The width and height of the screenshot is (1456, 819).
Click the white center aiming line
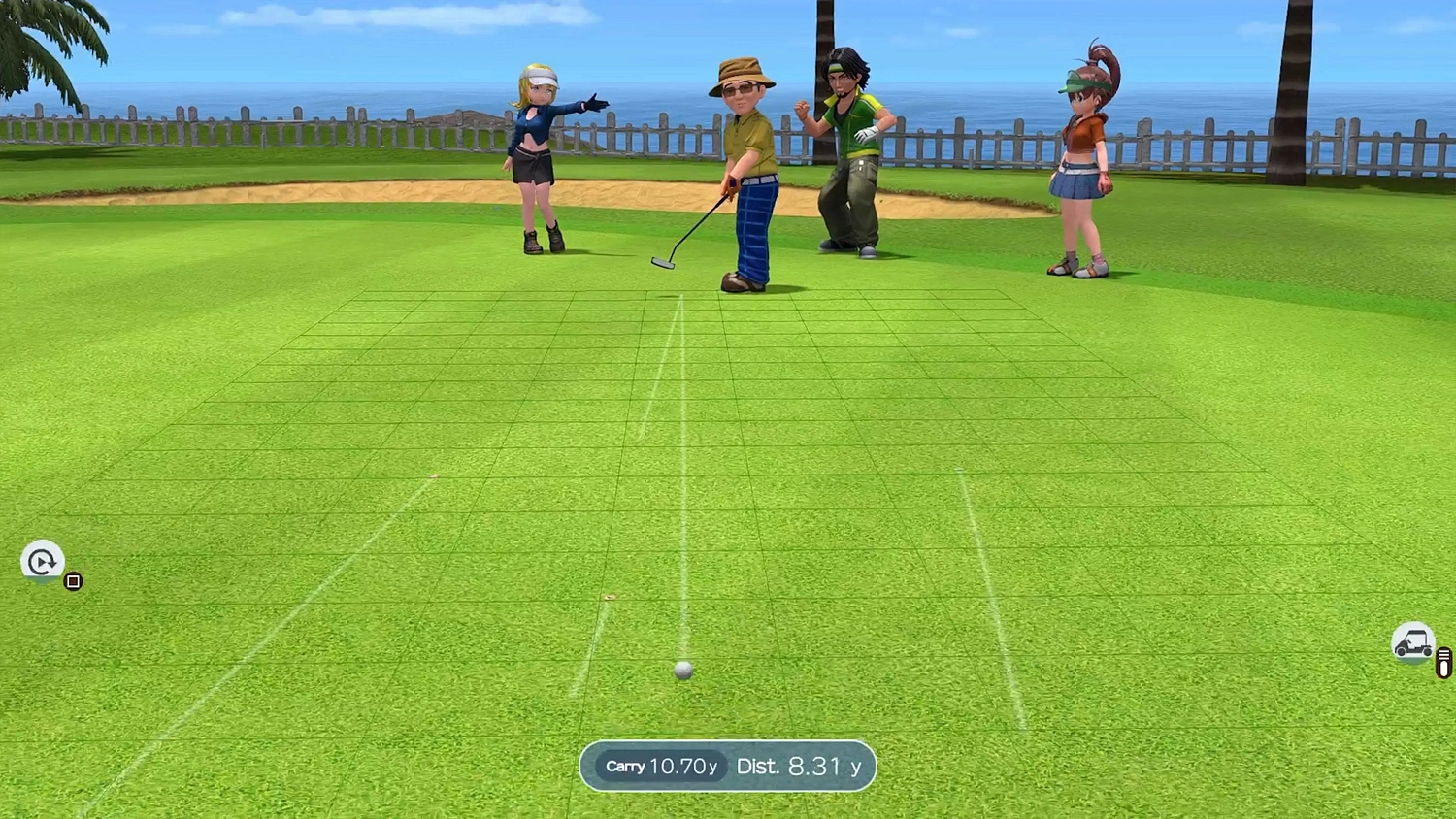point(685,485)
